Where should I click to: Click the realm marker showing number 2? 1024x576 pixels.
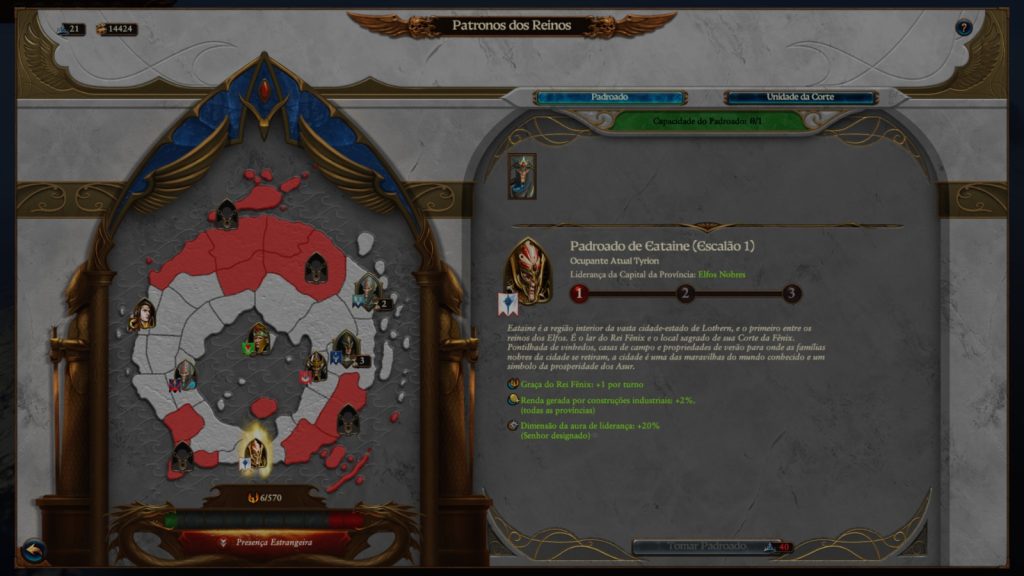coord(369,291)
